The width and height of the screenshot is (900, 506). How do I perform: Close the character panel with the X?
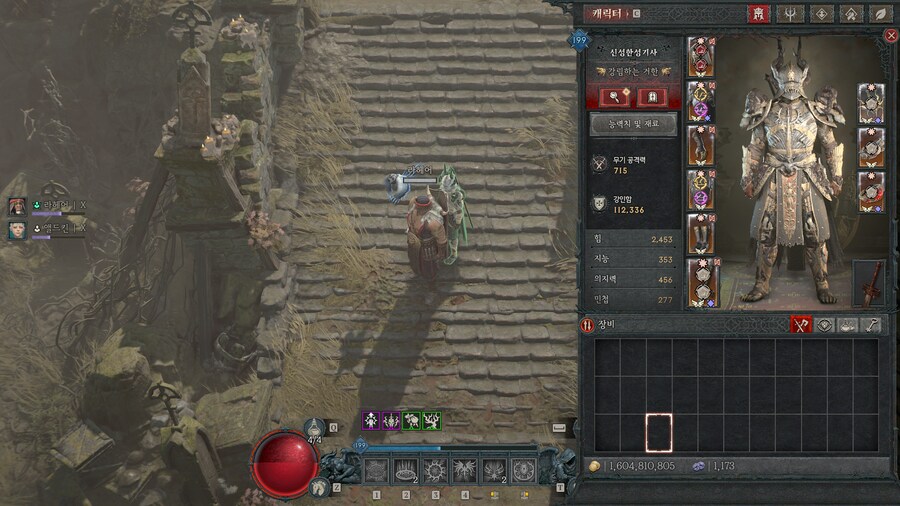[891, 35]
